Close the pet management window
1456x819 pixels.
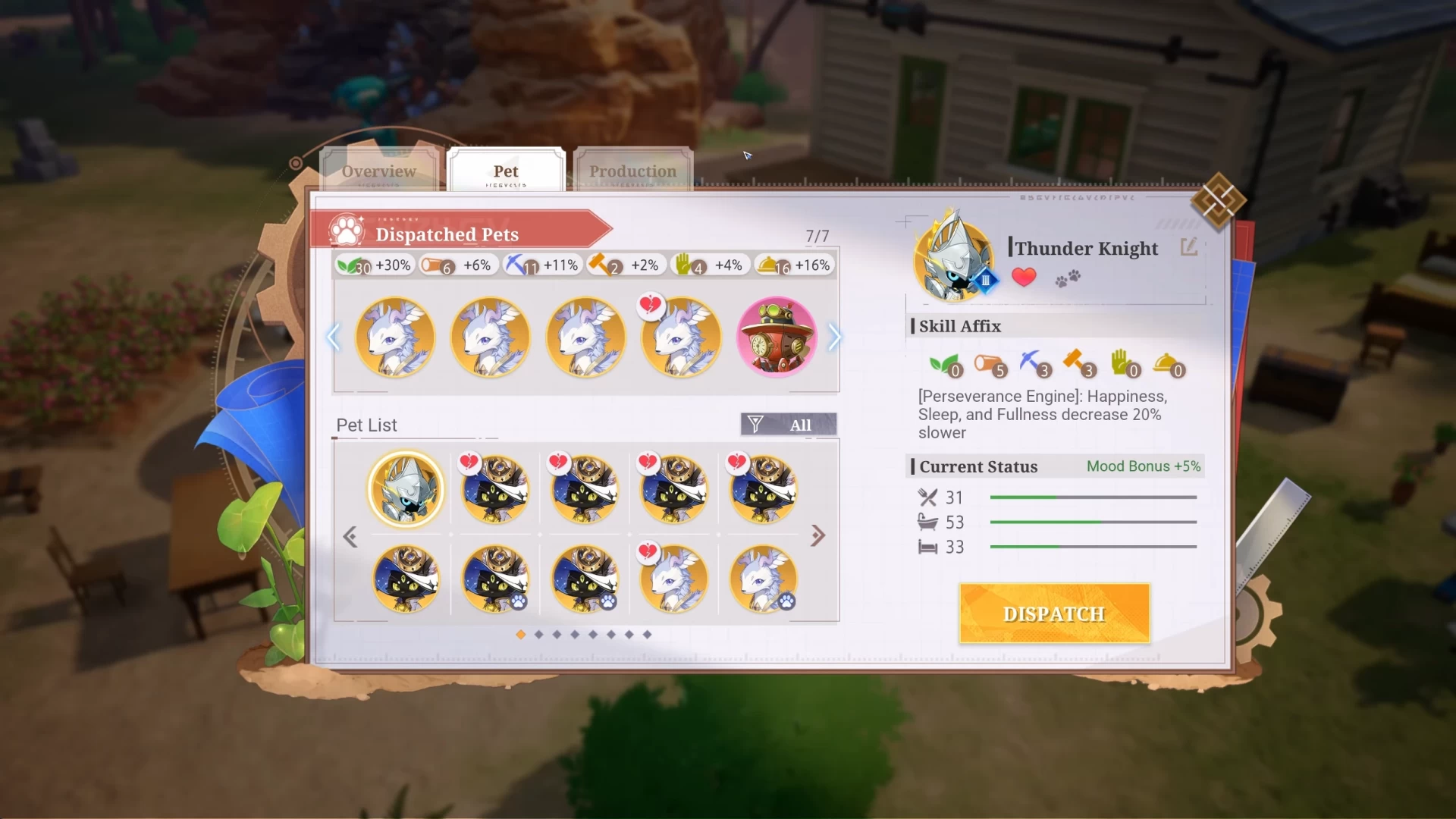1217,201
